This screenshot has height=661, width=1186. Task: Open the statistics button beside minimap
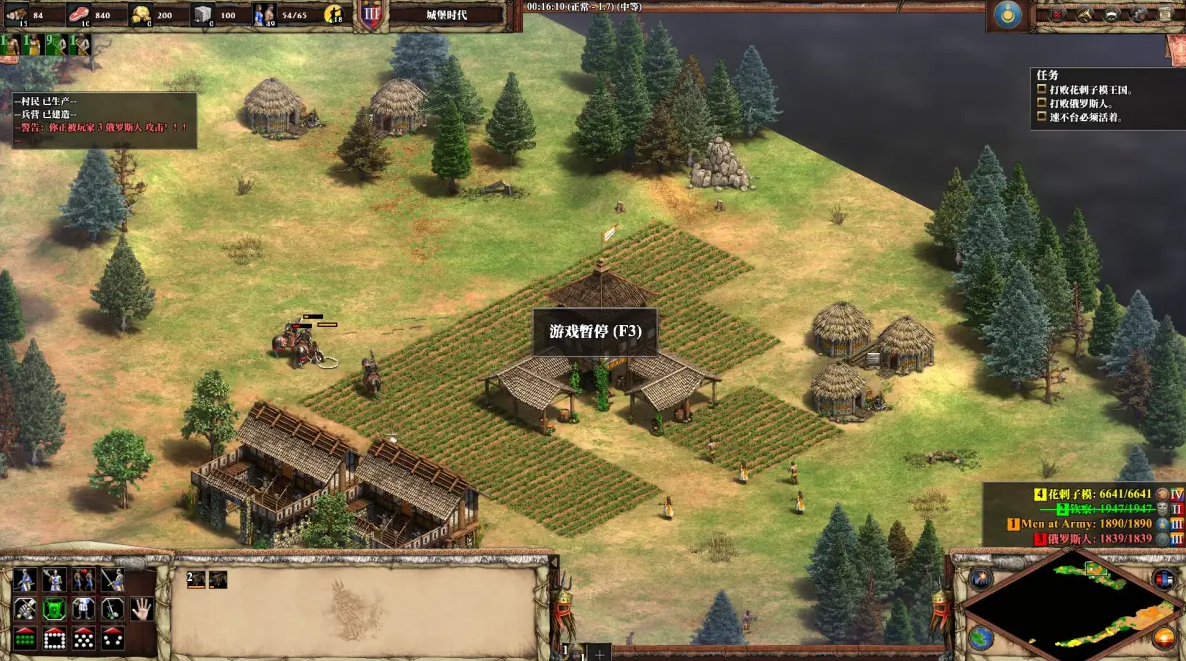1164,579
